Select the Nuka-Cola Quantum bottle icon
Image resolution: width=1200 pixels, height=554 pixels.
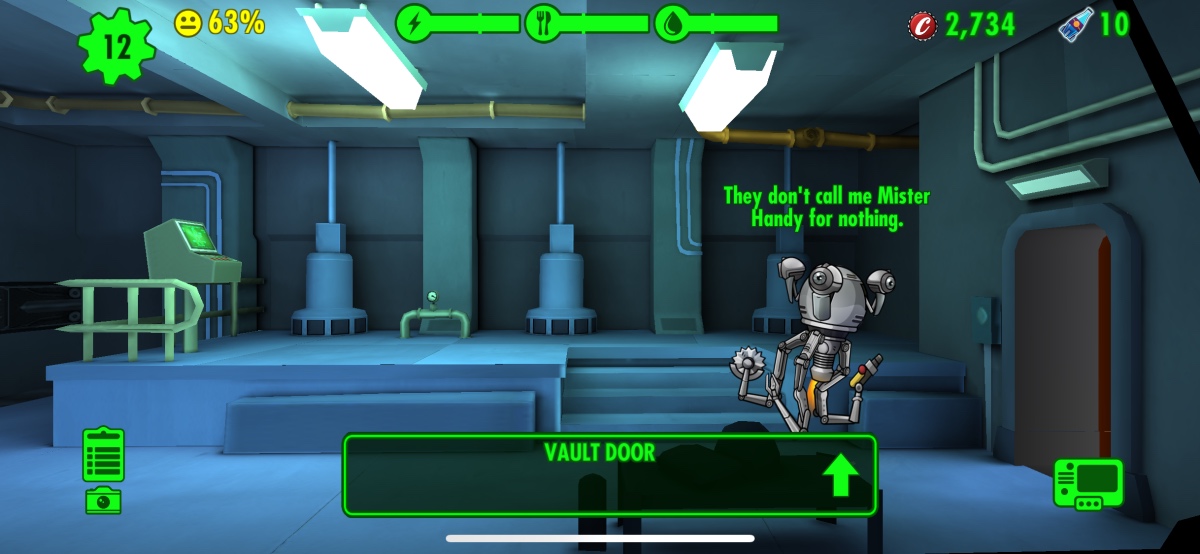click(1076, 24)
